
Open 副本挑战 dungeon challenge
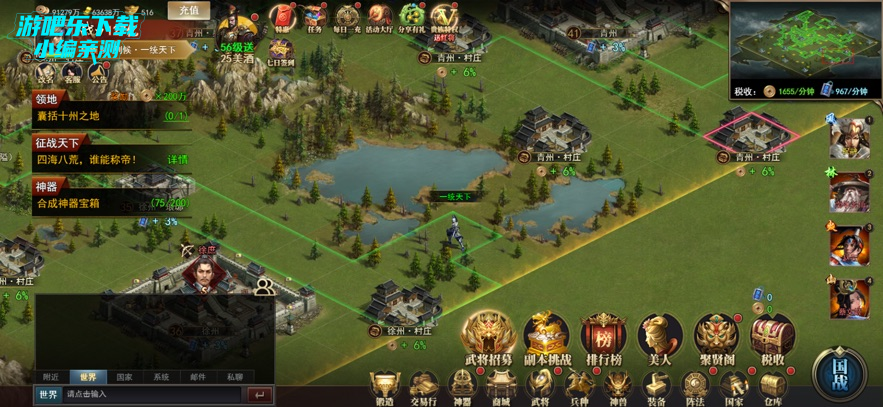(x=546, y=338)
